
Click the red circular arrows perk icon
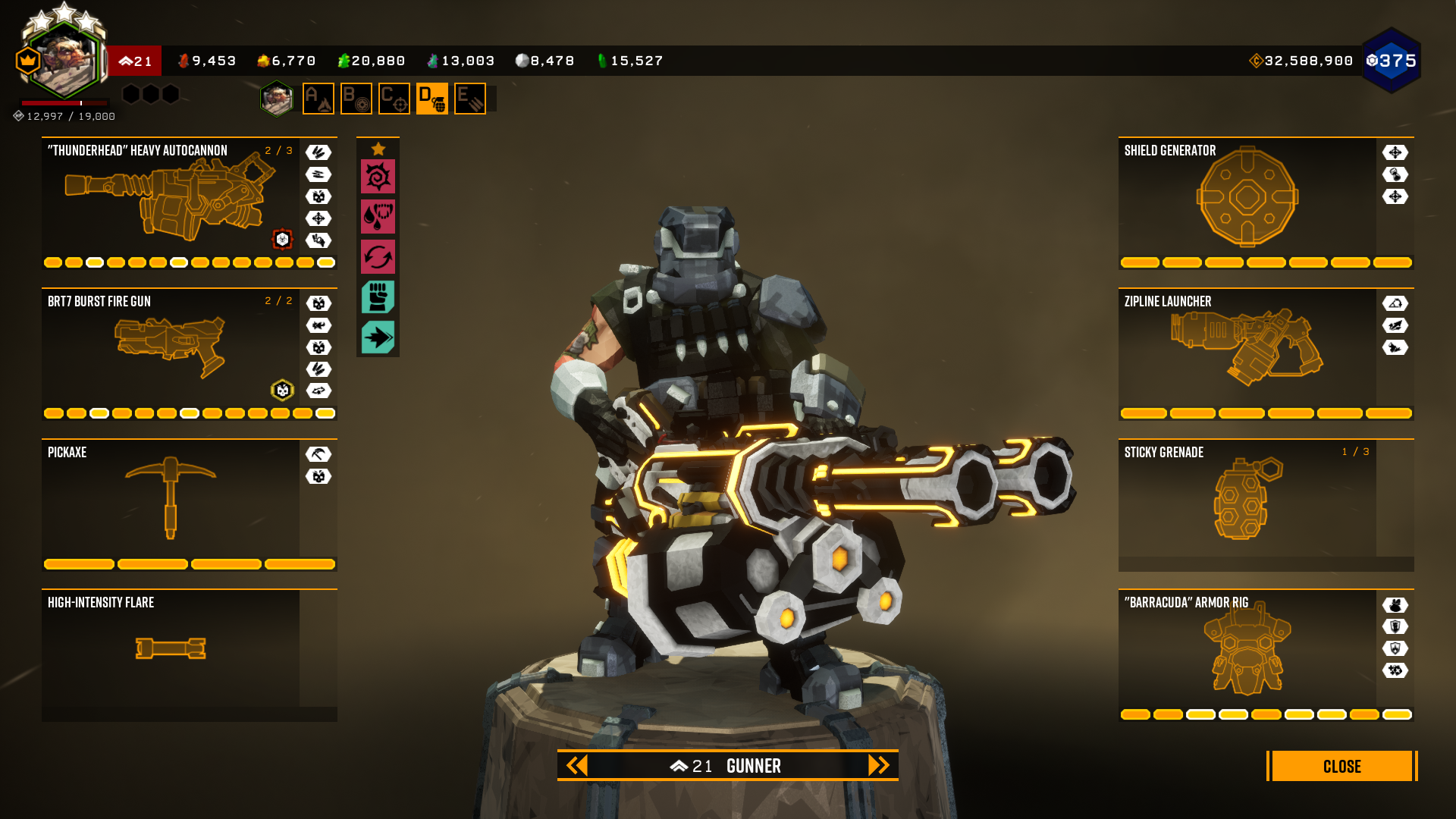click(378, 257)
